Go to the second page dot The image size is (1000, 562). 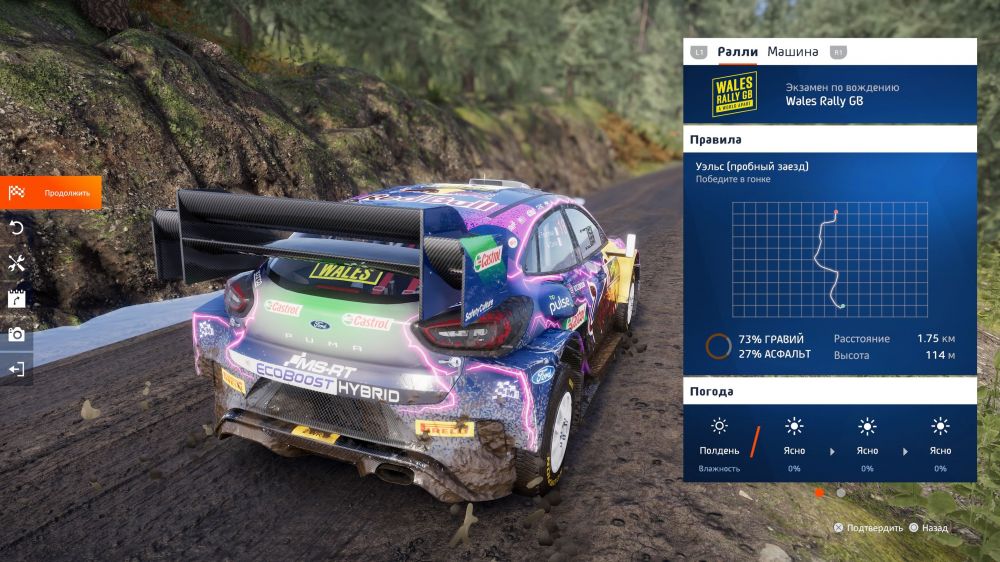841,493
